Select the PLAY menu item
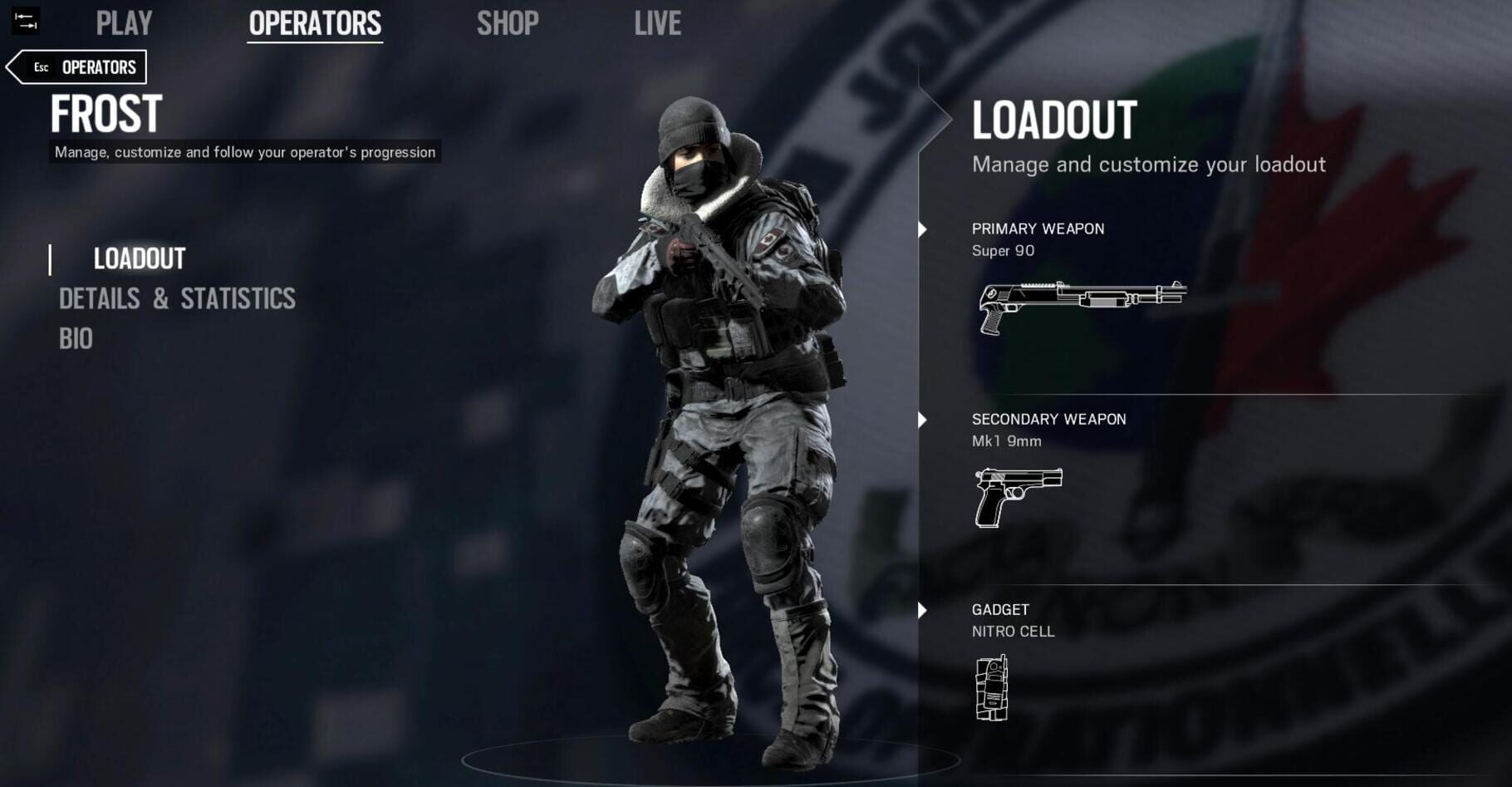The height and width of the screenshot is (787, 1512). click(x=125, y=23)
